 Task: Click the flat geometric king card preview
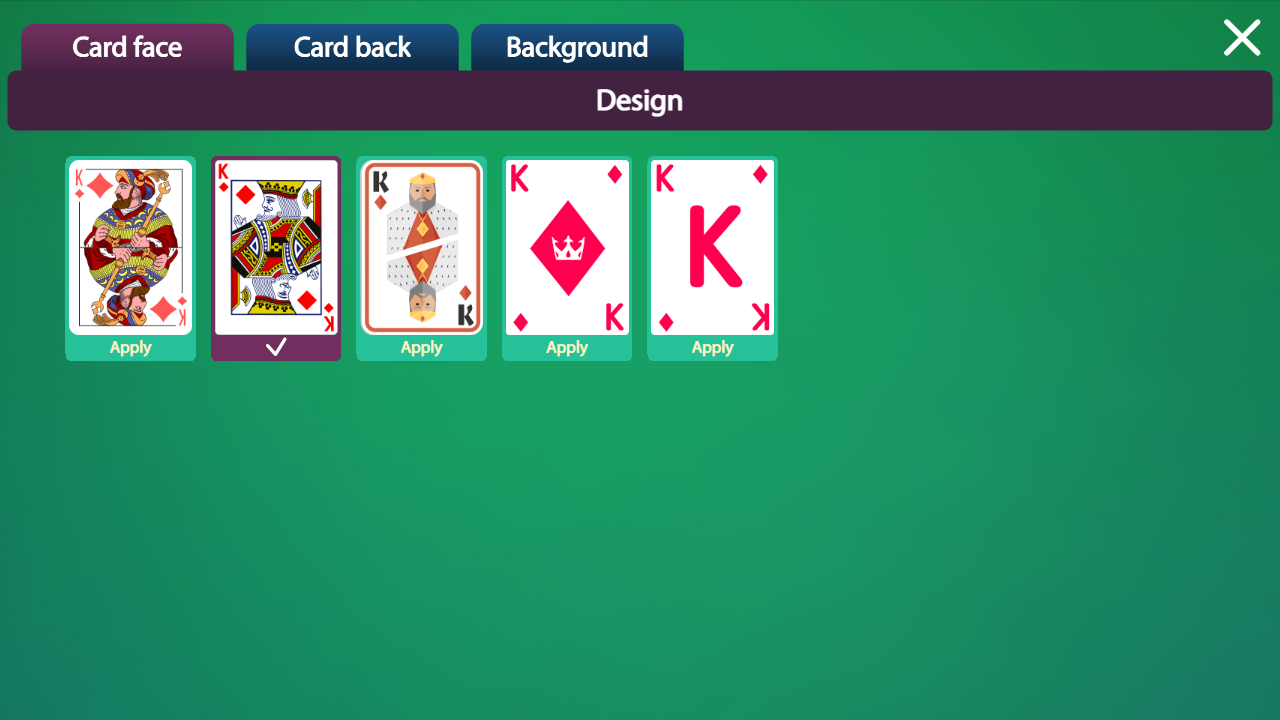coord(421,246)
